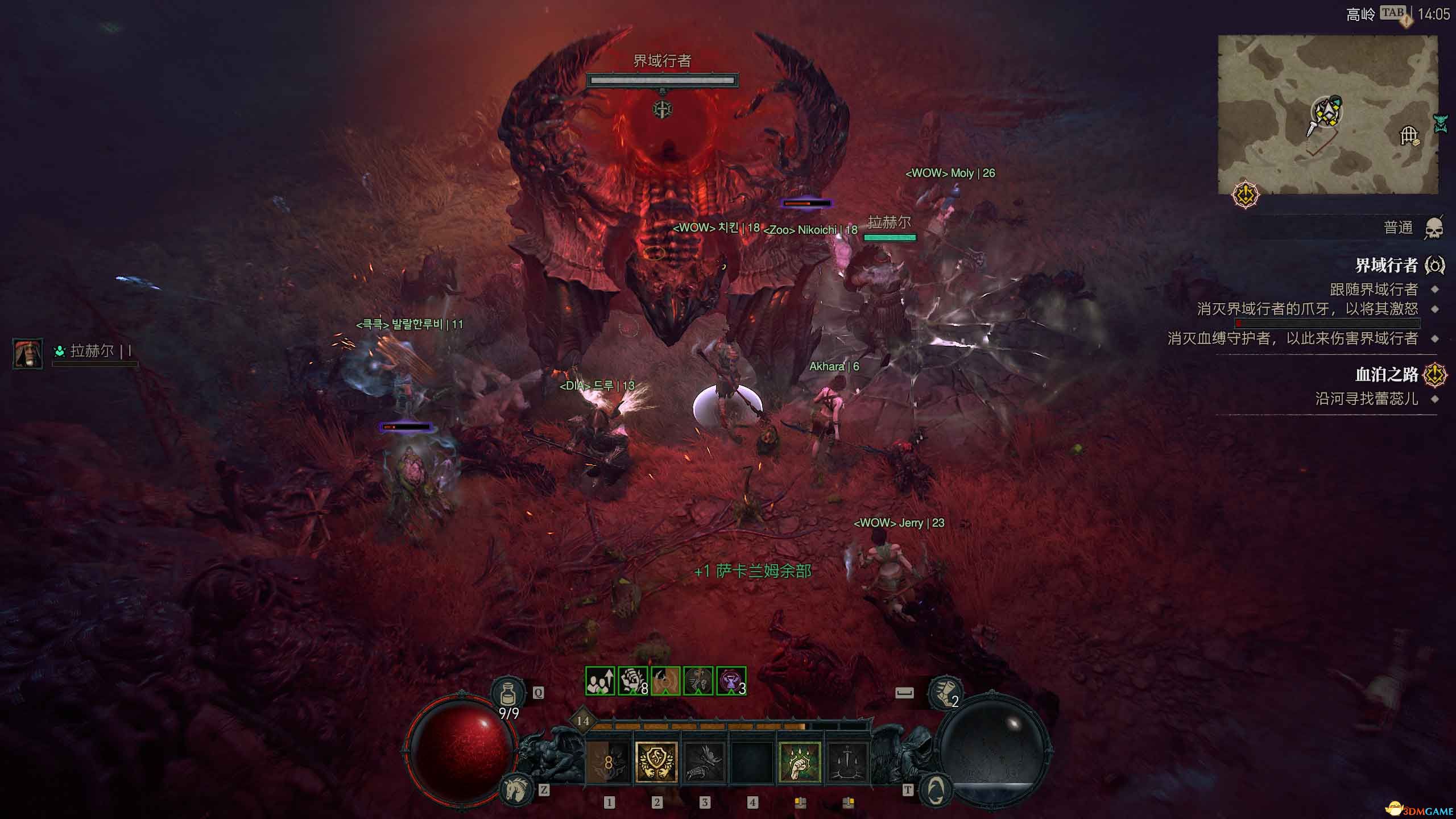Select the skill slot on cooldown showing 8
This screenshot has width=1456, height=819.
point(608,762)
